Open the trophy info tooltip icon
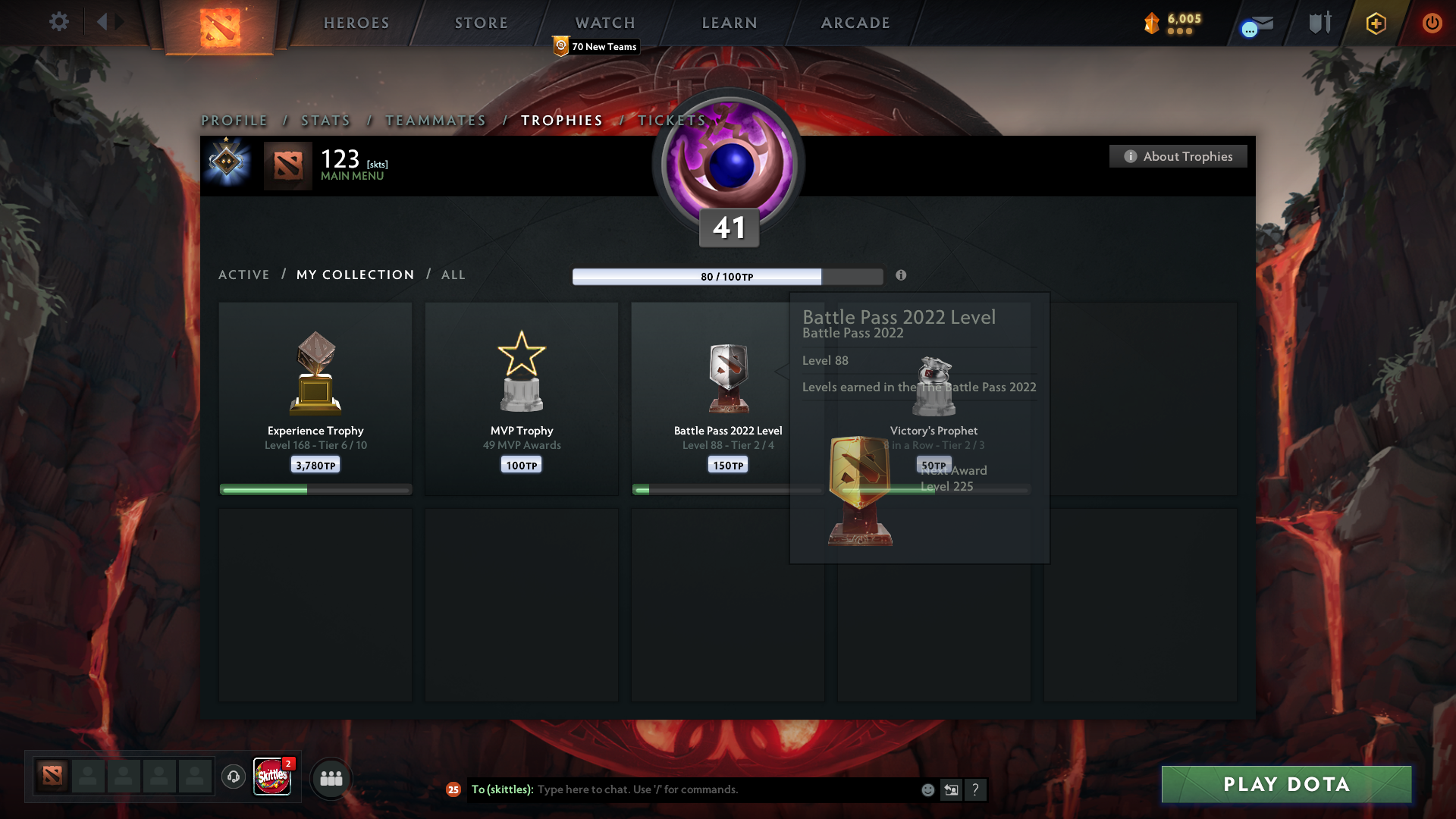1456x819 pixels. 902,276
